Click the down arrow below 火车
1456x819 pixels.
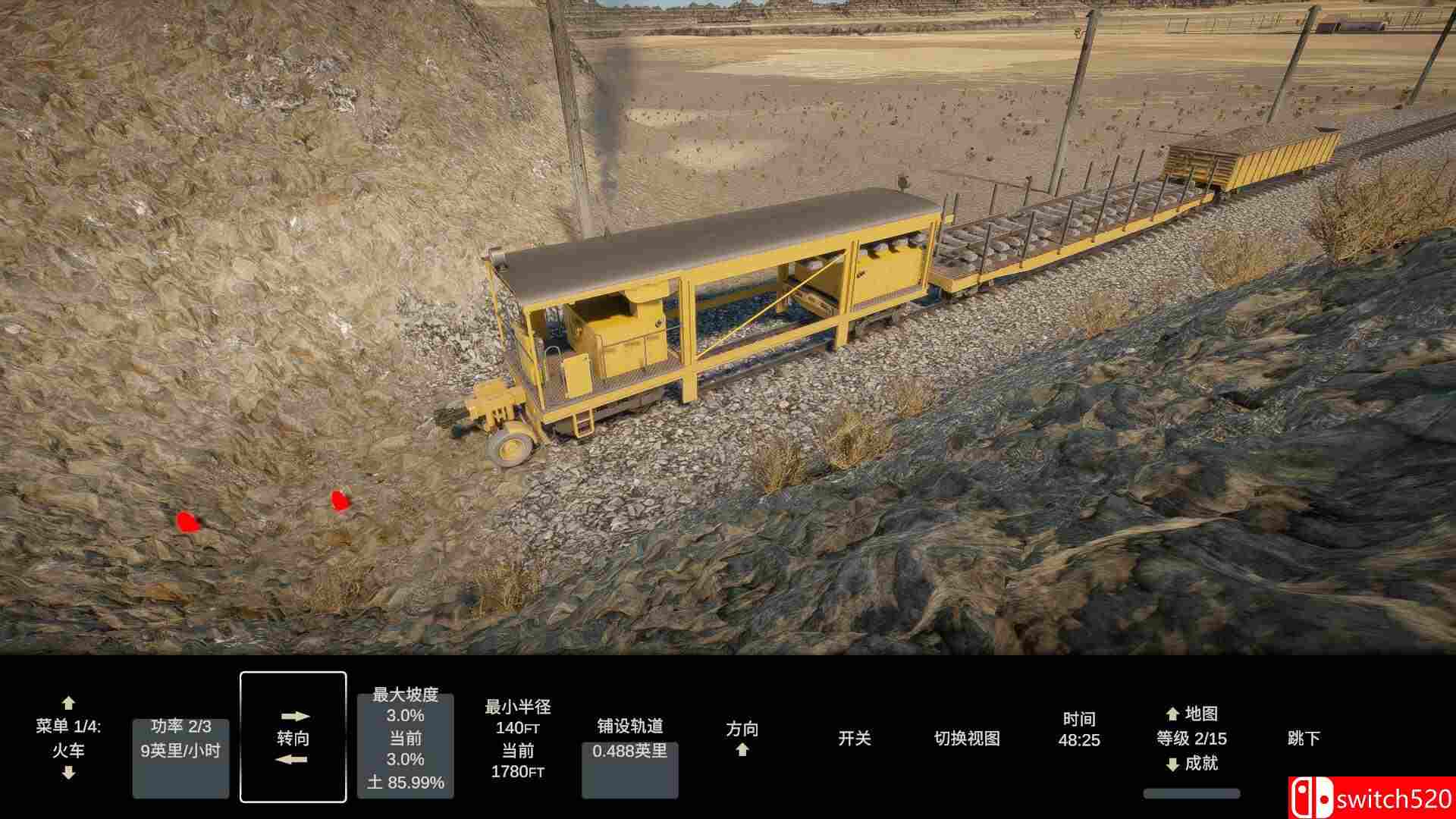point(69,774)
